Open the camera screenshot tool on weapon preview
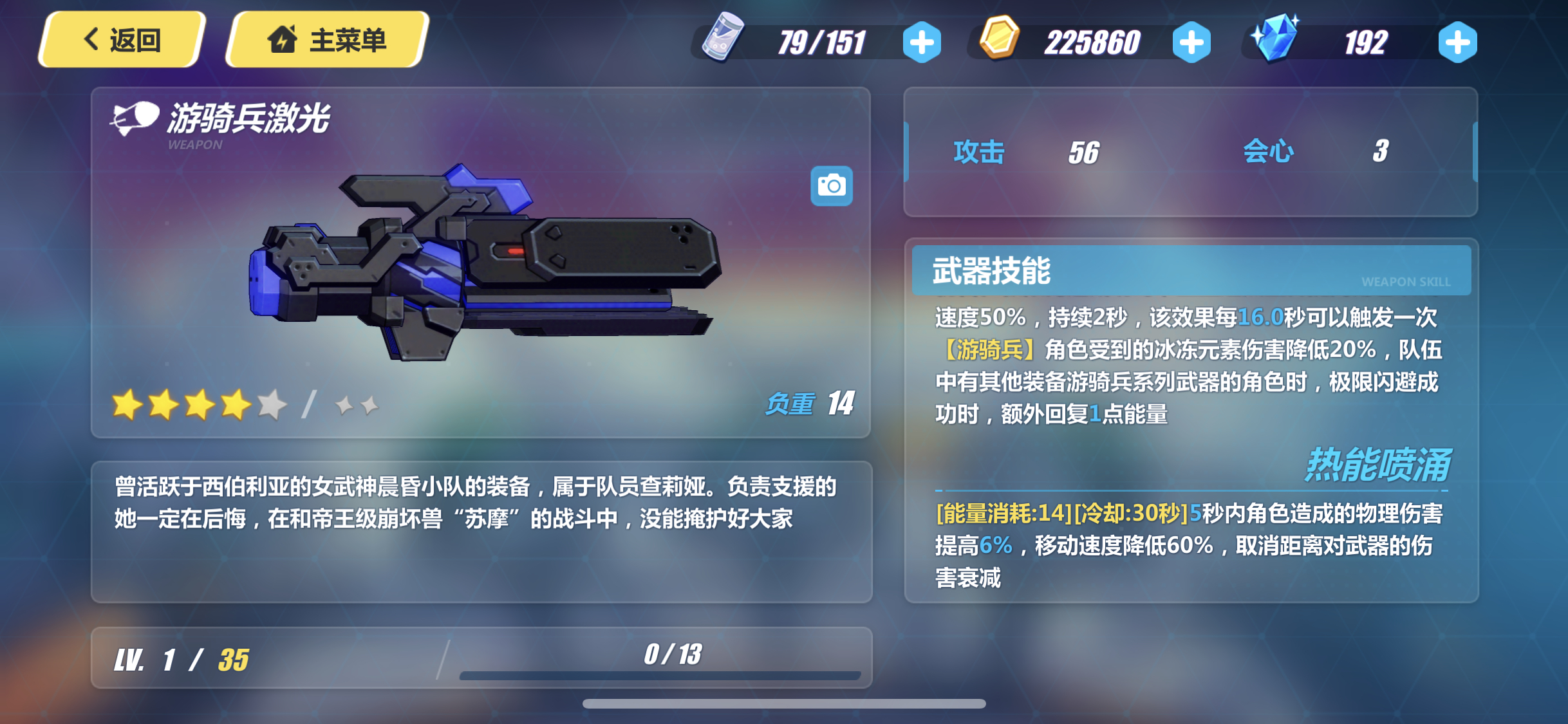The width and height of the screenshot is (1568, 724). tap(832, 185)
